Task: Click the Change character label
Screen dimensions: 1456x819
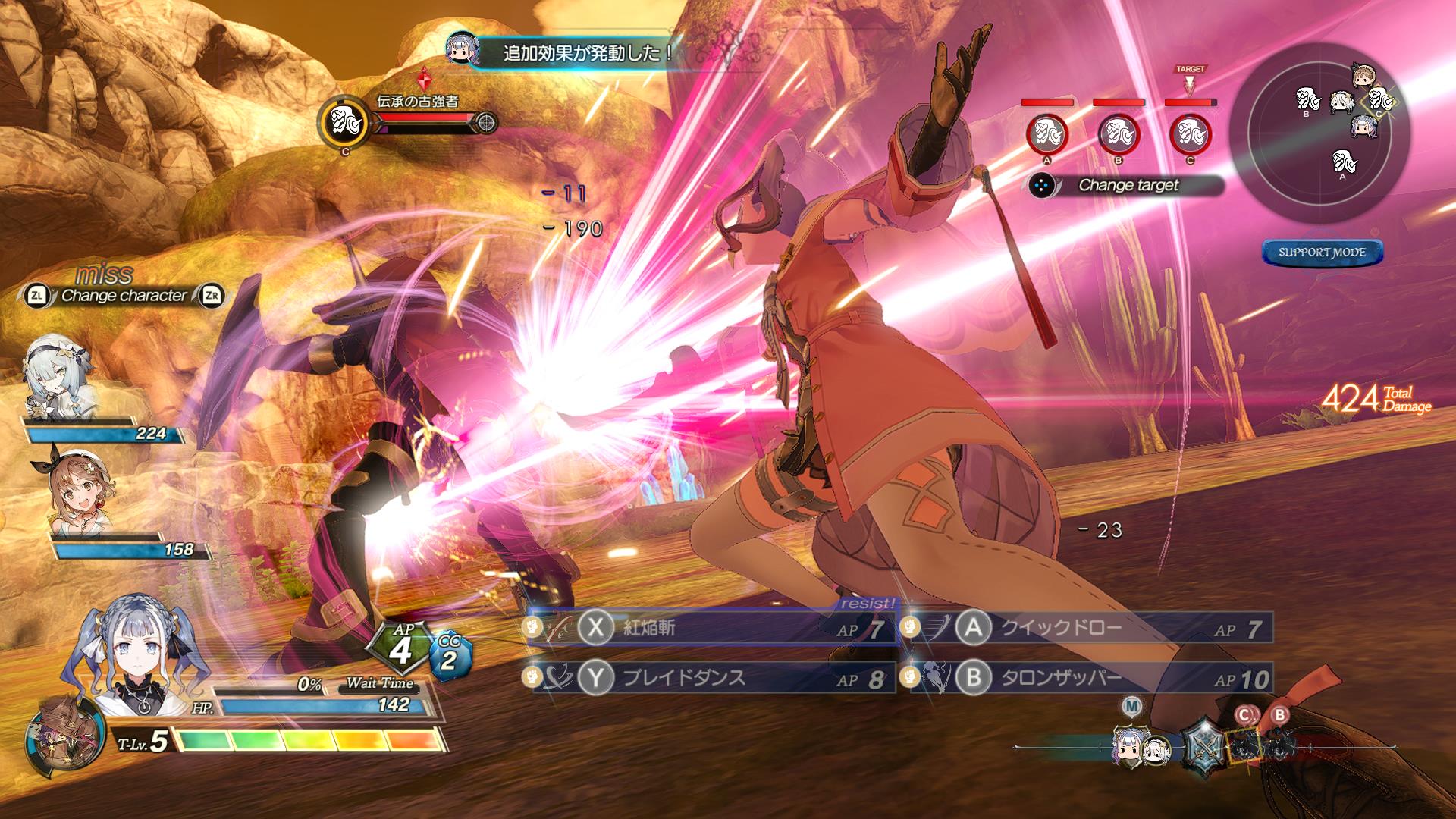Action: click(x=124, y=296)
